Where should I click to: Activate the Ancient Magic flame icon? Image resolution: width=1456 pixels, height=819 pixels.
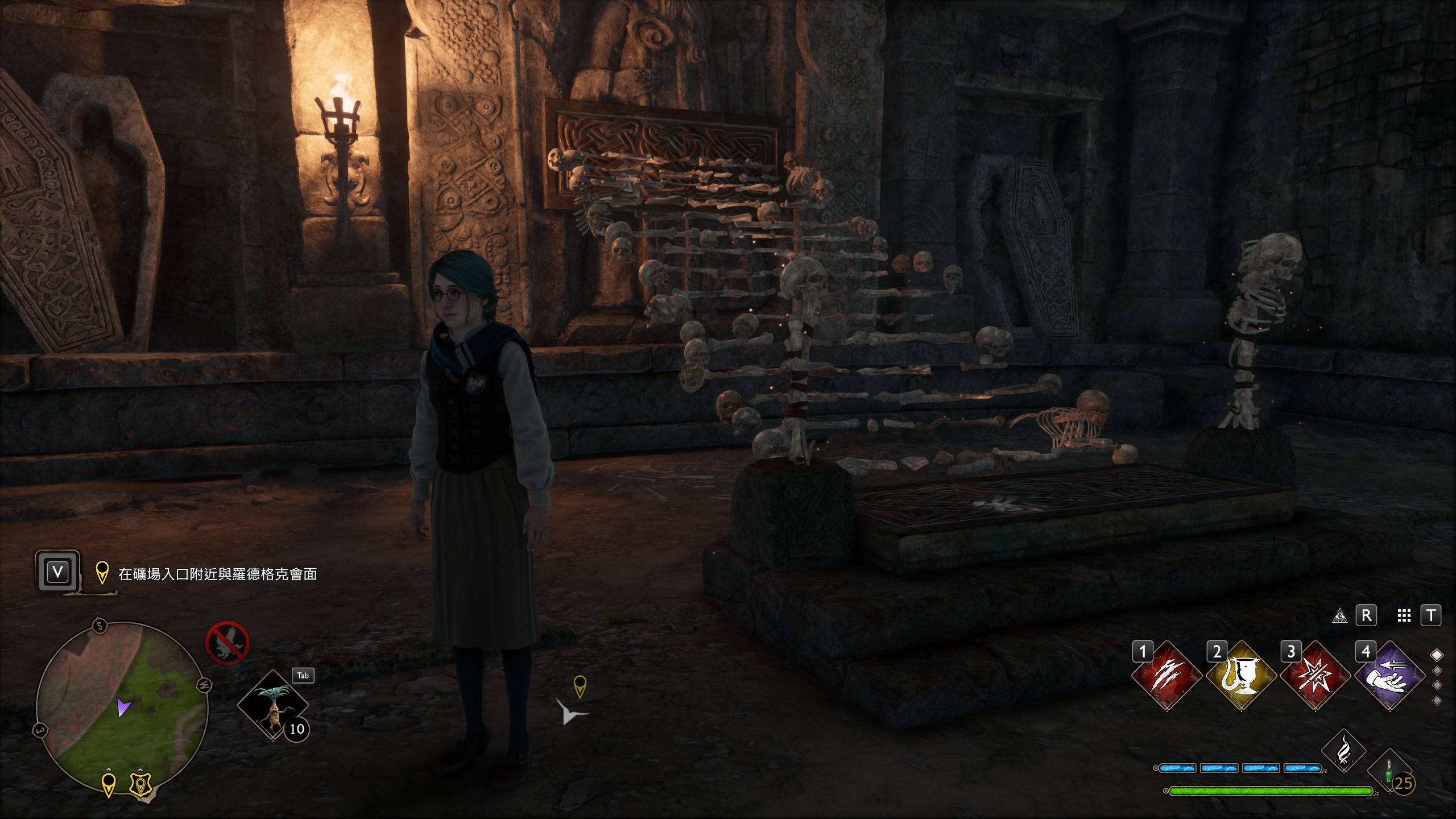coord(1343,751)
